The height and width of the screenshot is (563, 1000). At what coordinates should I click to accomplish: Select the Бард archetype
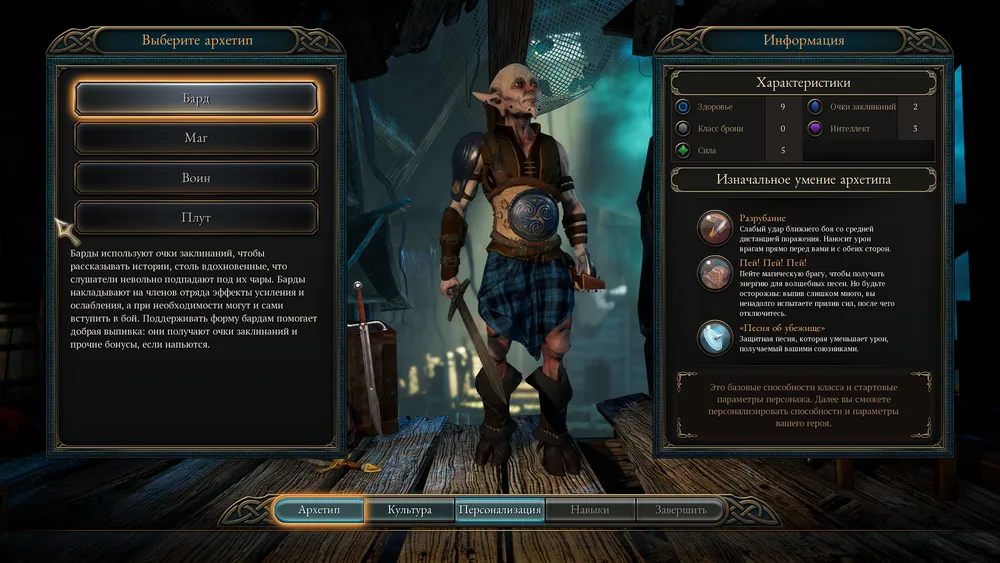196,98
